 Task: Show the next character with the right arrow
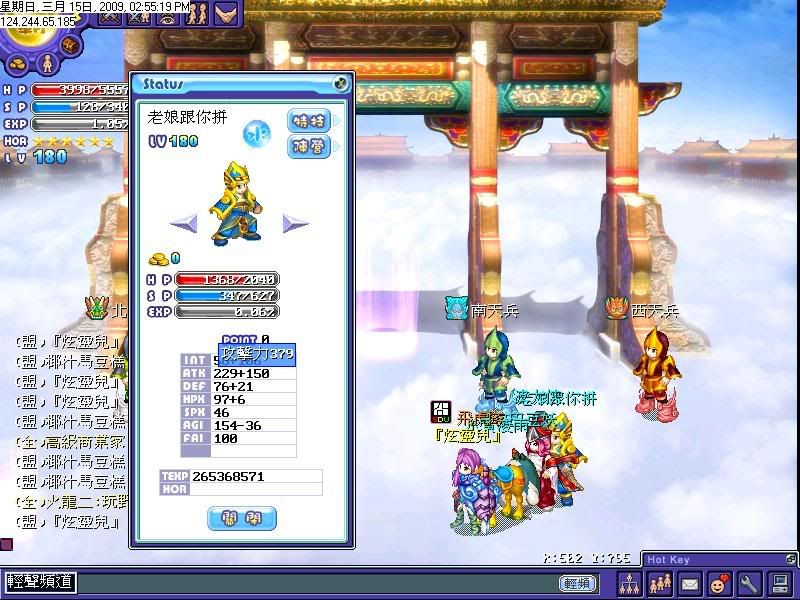click(x=295, y=223)
